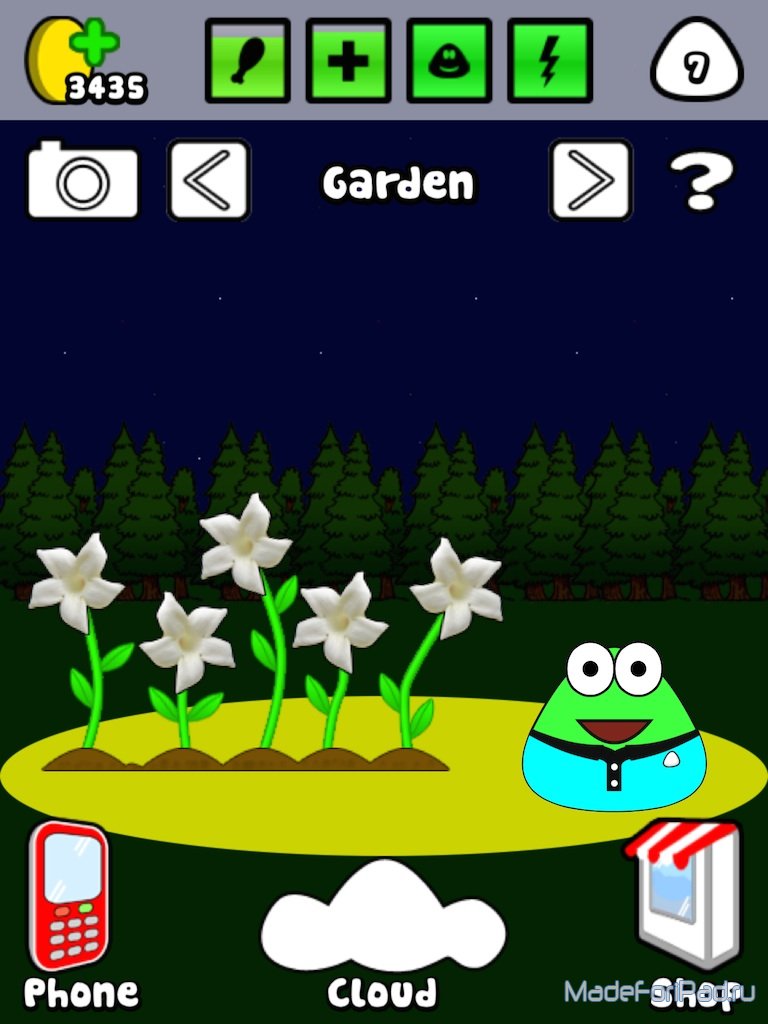Show the level 7 badge
Viewport: 768px width, 1024px height.
coord(697,65)
